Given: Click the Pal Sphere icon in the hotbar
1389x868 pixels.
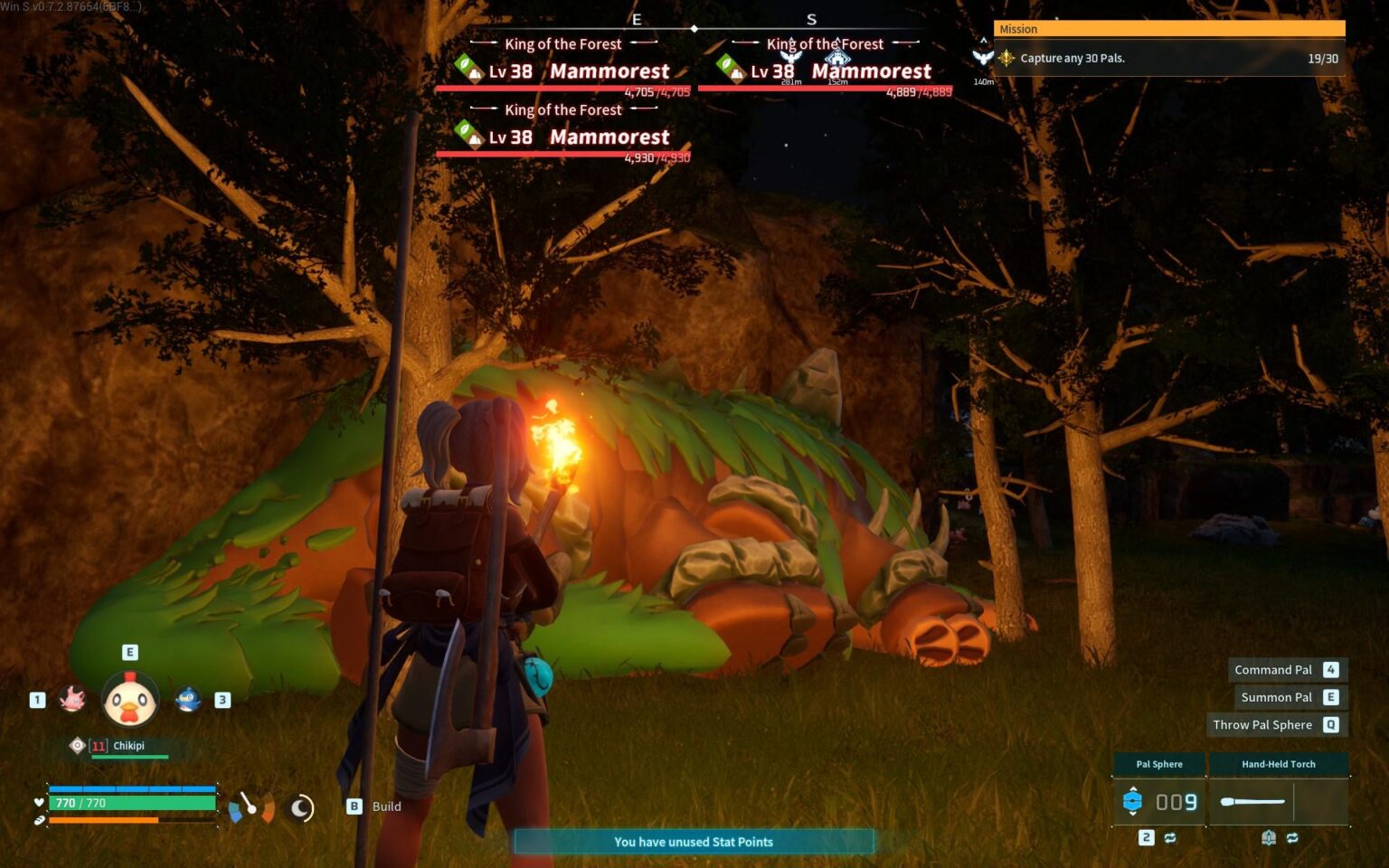Looking at the screenshot, I should point(1134,801).
